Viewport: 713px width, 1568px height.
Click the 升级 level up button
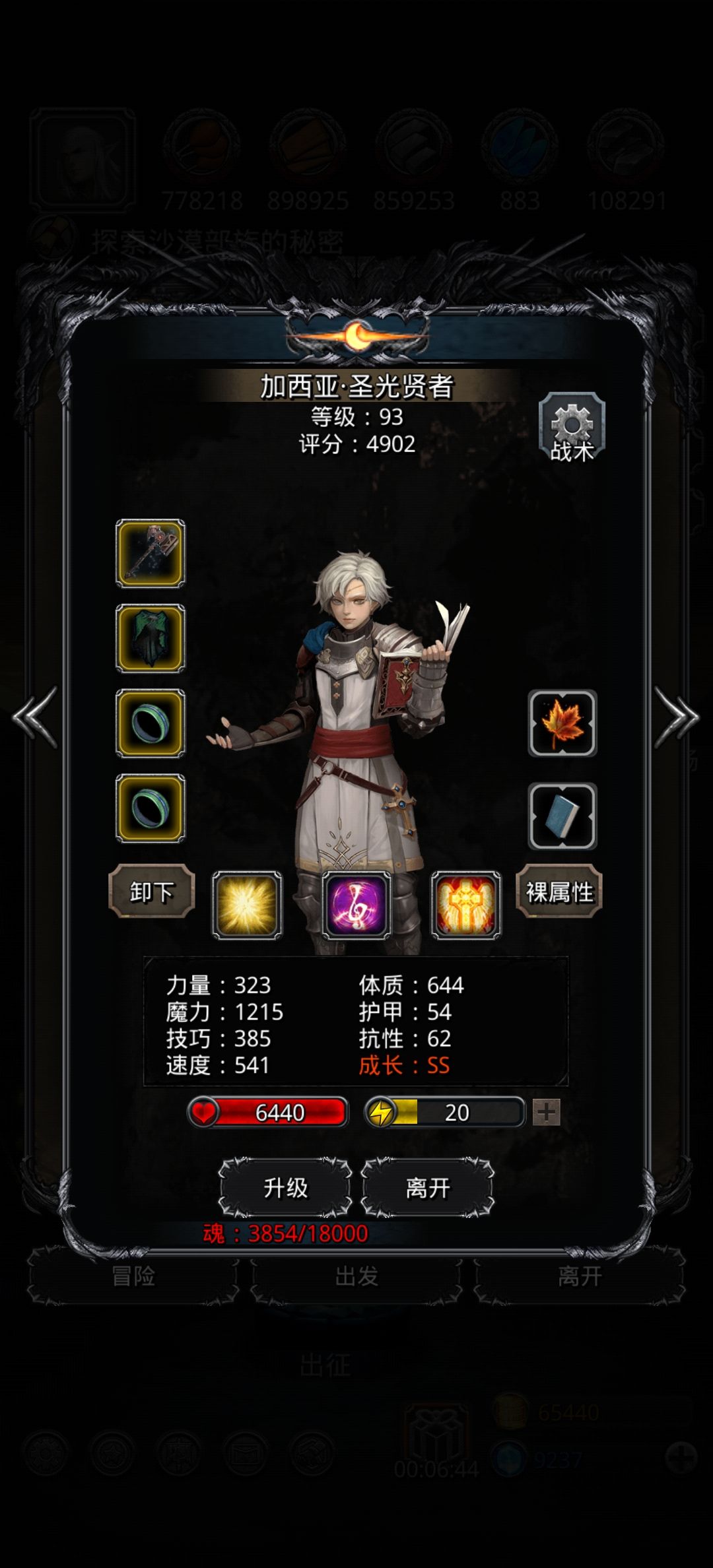(285, 1188)
